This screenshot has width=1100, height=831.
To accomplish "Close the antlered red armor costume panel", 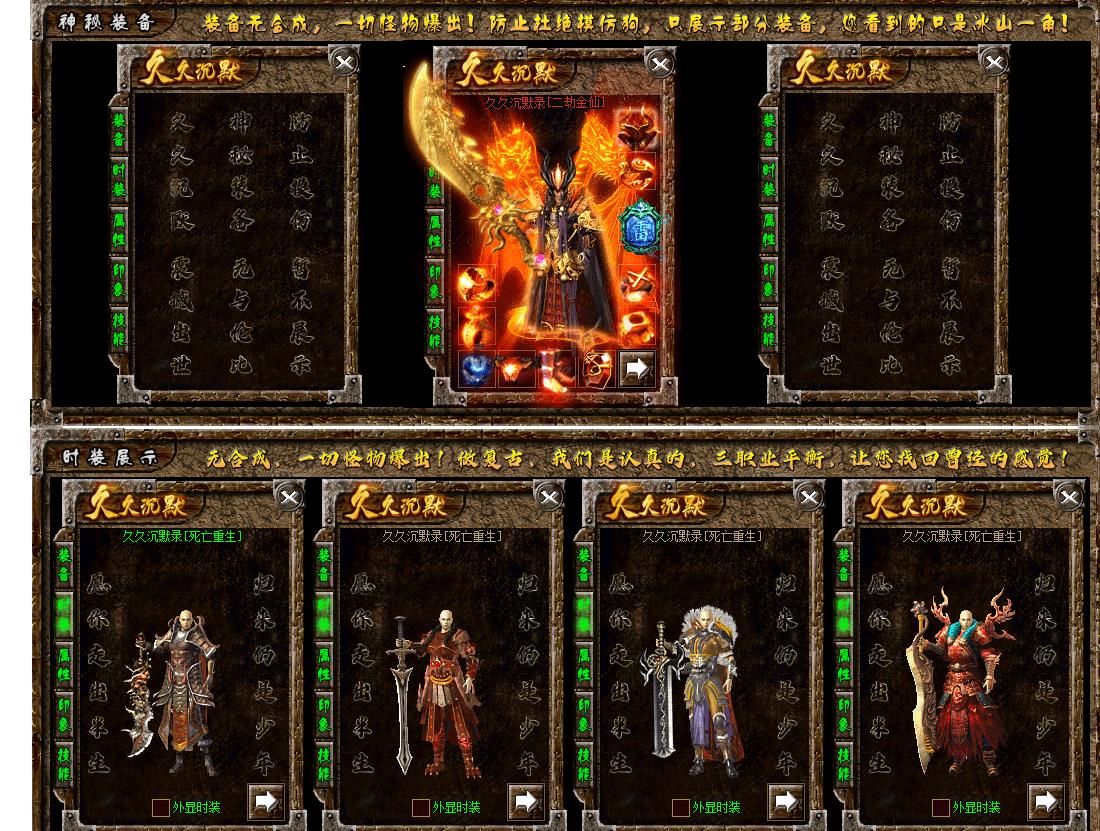I will point(1069,497).
